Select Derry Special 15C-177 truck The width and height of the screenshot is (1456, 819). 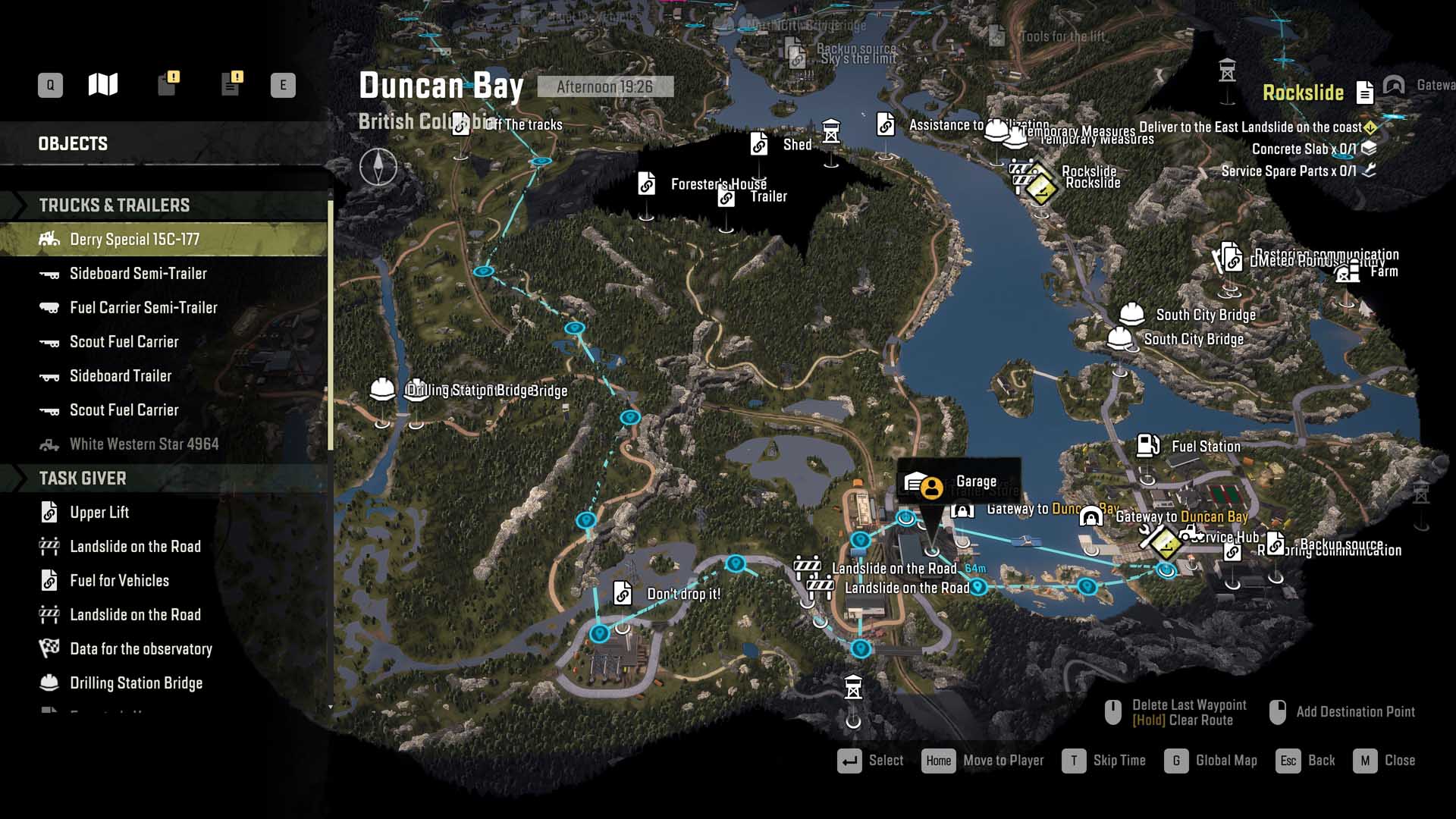[x=134, y=240]
